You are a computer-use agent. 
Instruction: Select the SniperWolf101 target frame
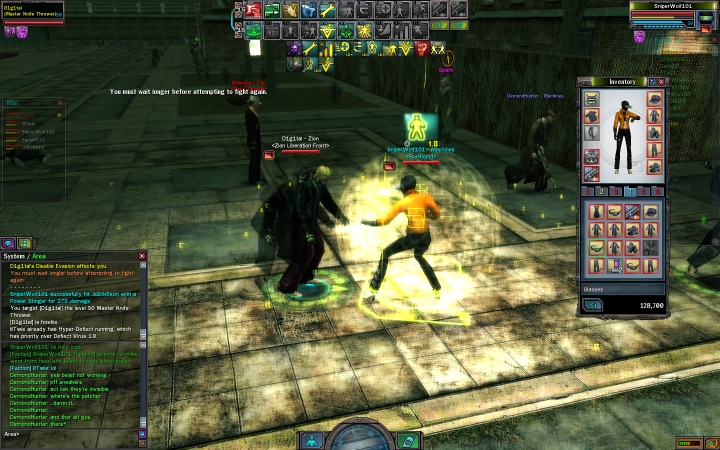pos(674,12)
